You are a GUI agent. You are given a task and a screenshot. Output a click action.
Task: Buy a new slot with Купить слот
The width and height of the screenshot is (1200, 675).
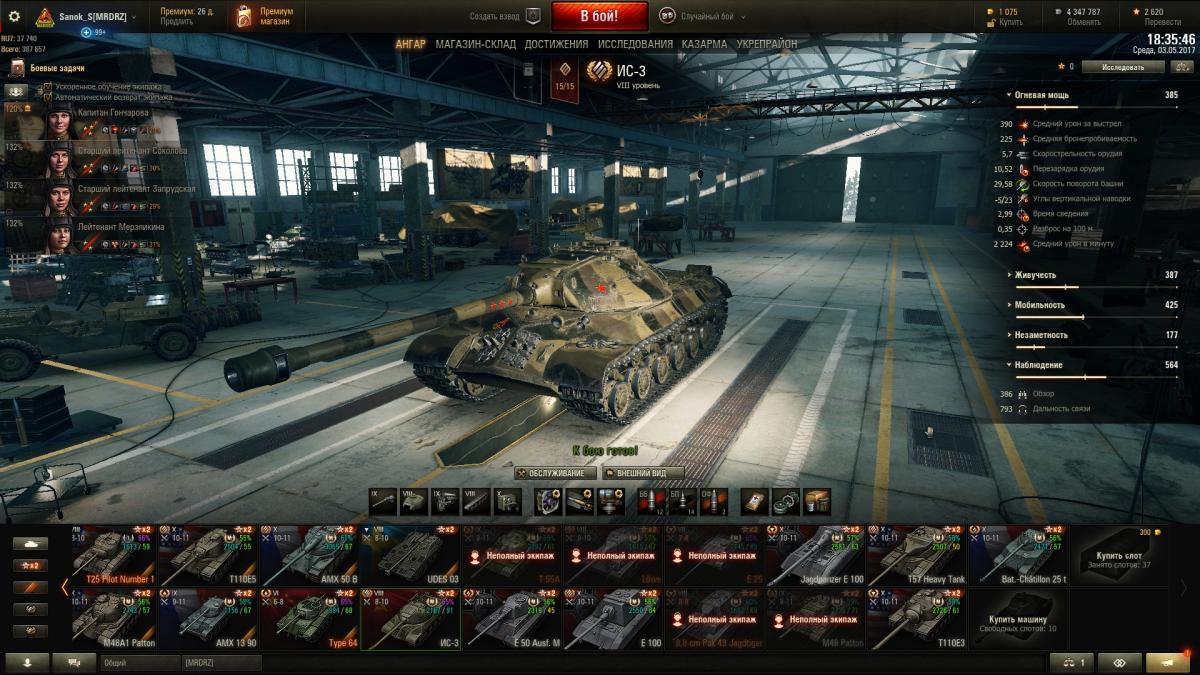click(x=1118, y=555)
